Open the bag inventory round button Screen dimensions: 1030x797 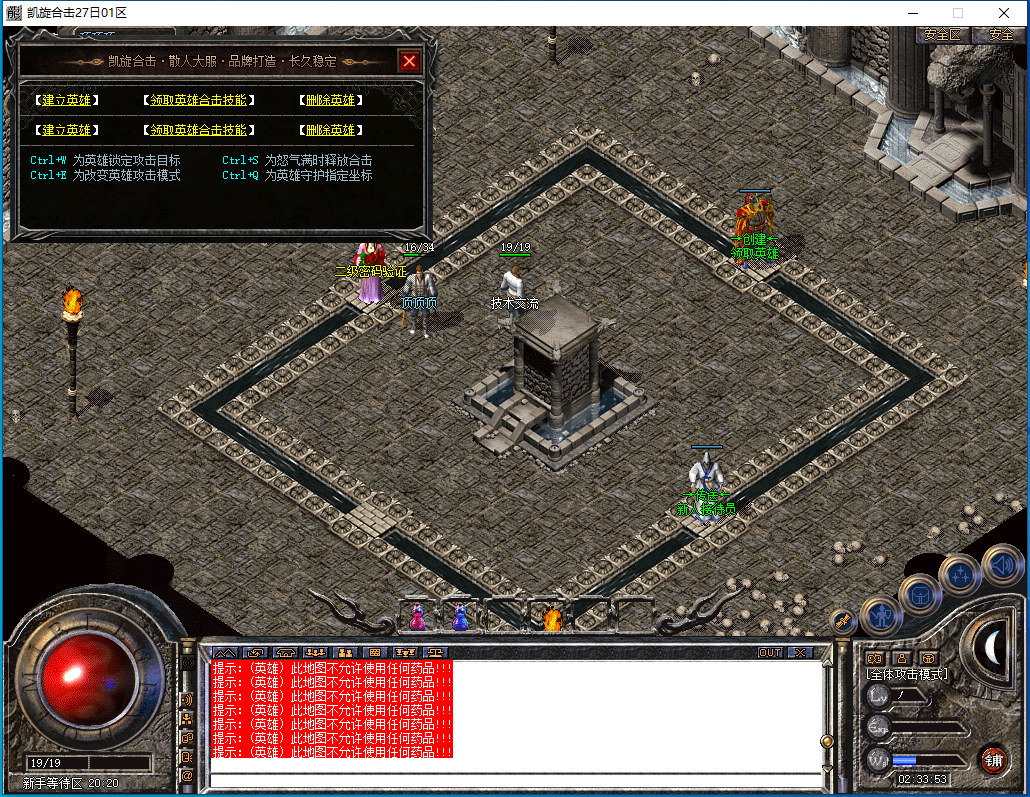point(920,597)
